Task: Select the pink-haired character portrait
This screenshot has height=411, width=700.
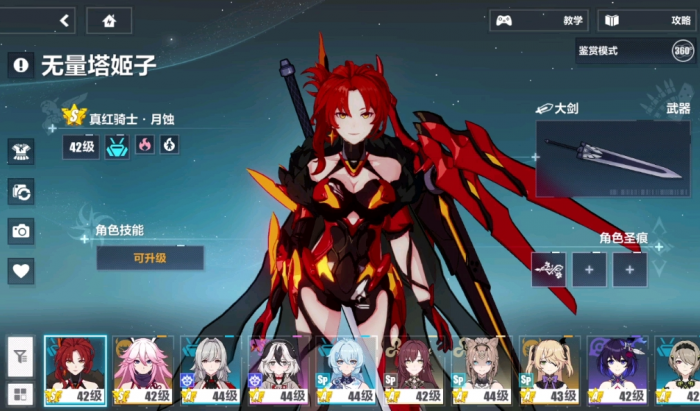Action: [143, 370]
